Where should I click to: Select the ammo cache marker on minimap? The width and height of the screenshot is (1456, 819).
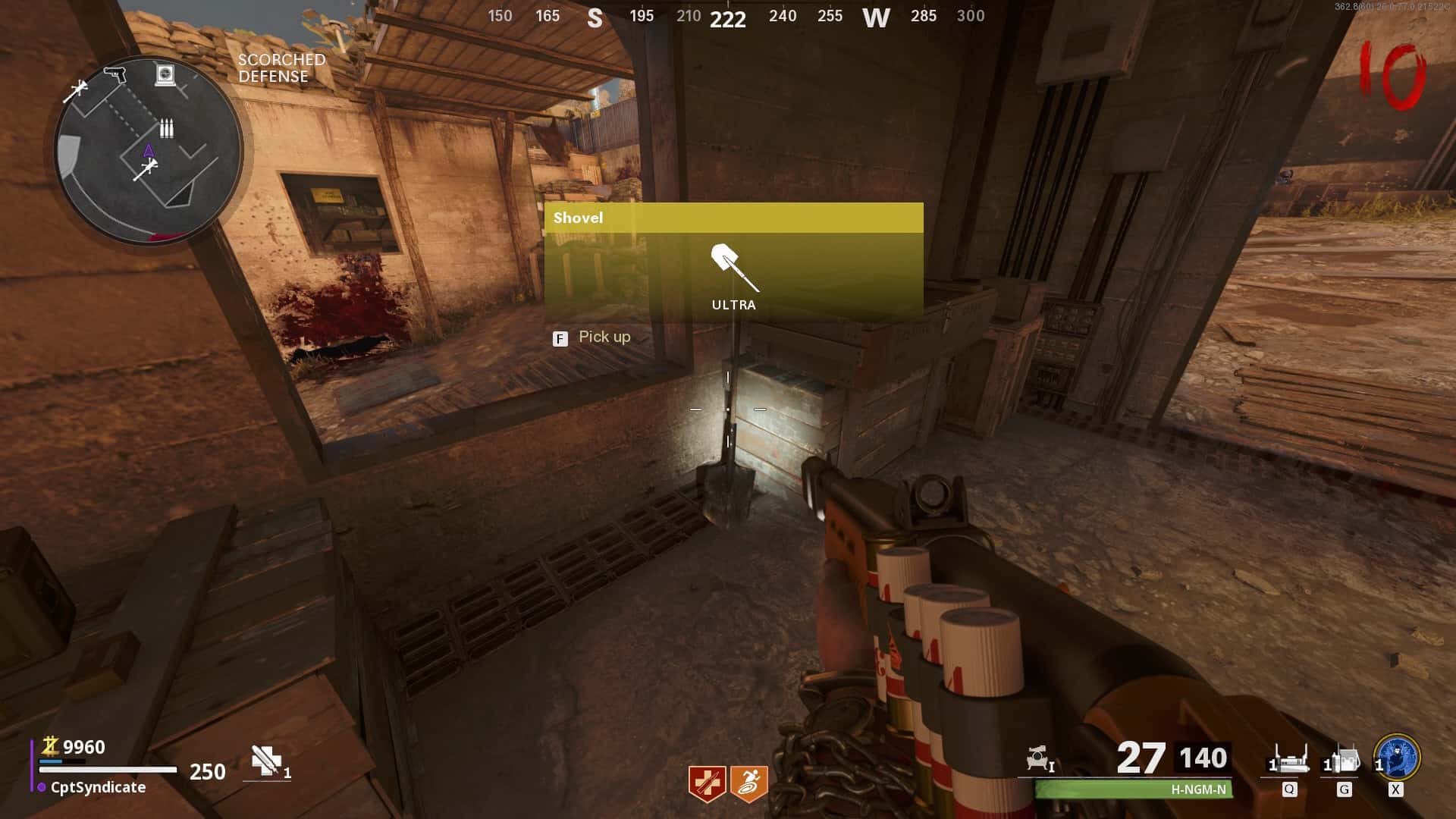[x=166, y=127]
